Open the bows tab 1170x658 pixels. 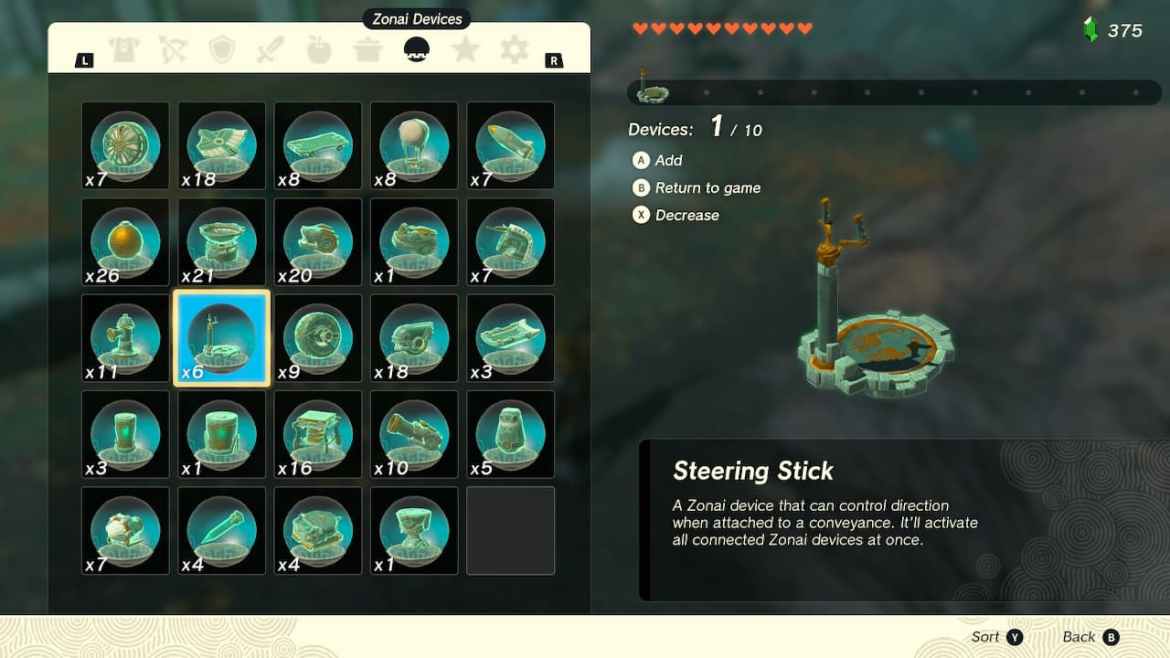tap(174, 50)
